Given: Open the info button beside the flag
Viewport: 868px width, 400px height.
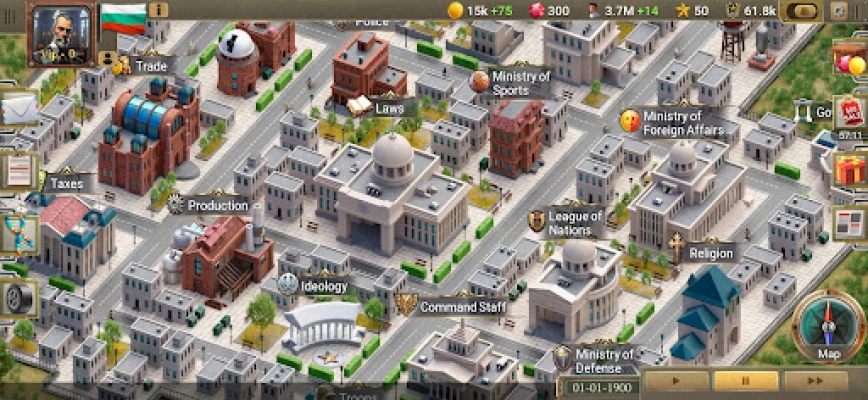Looking at the screenshot, I should (158, 10).
